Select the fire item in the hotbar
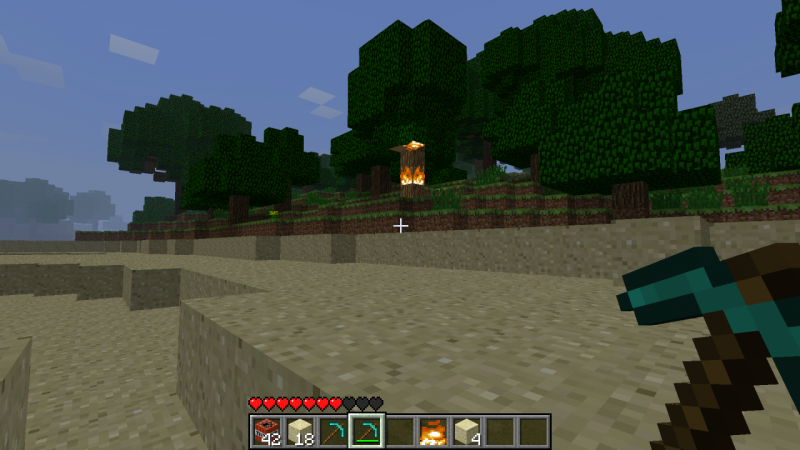Screen dimensions: 800x450 pos(433,431)
